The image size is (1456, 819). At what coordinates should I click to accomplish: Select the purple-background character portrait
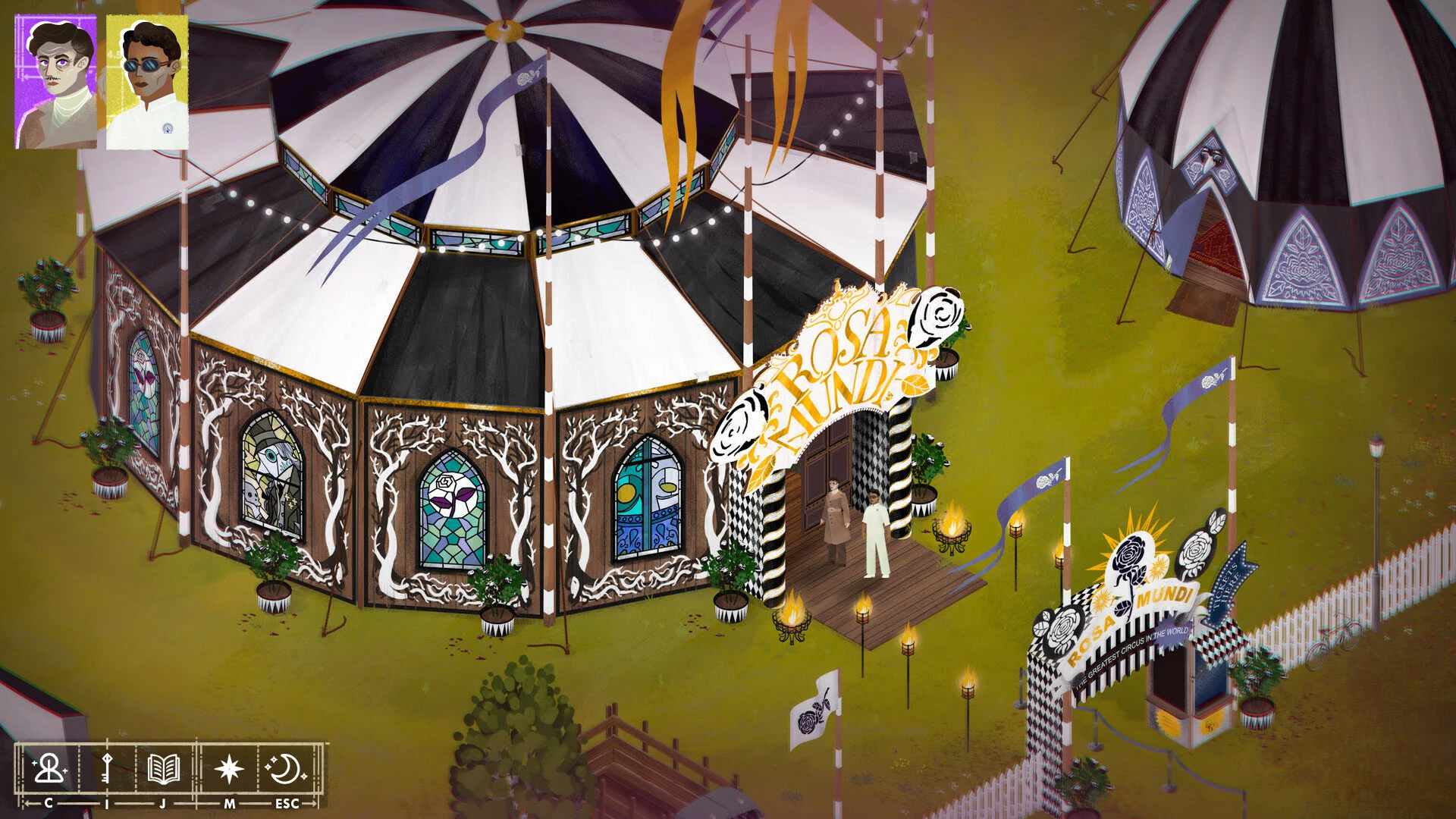(x=56, y=82)
